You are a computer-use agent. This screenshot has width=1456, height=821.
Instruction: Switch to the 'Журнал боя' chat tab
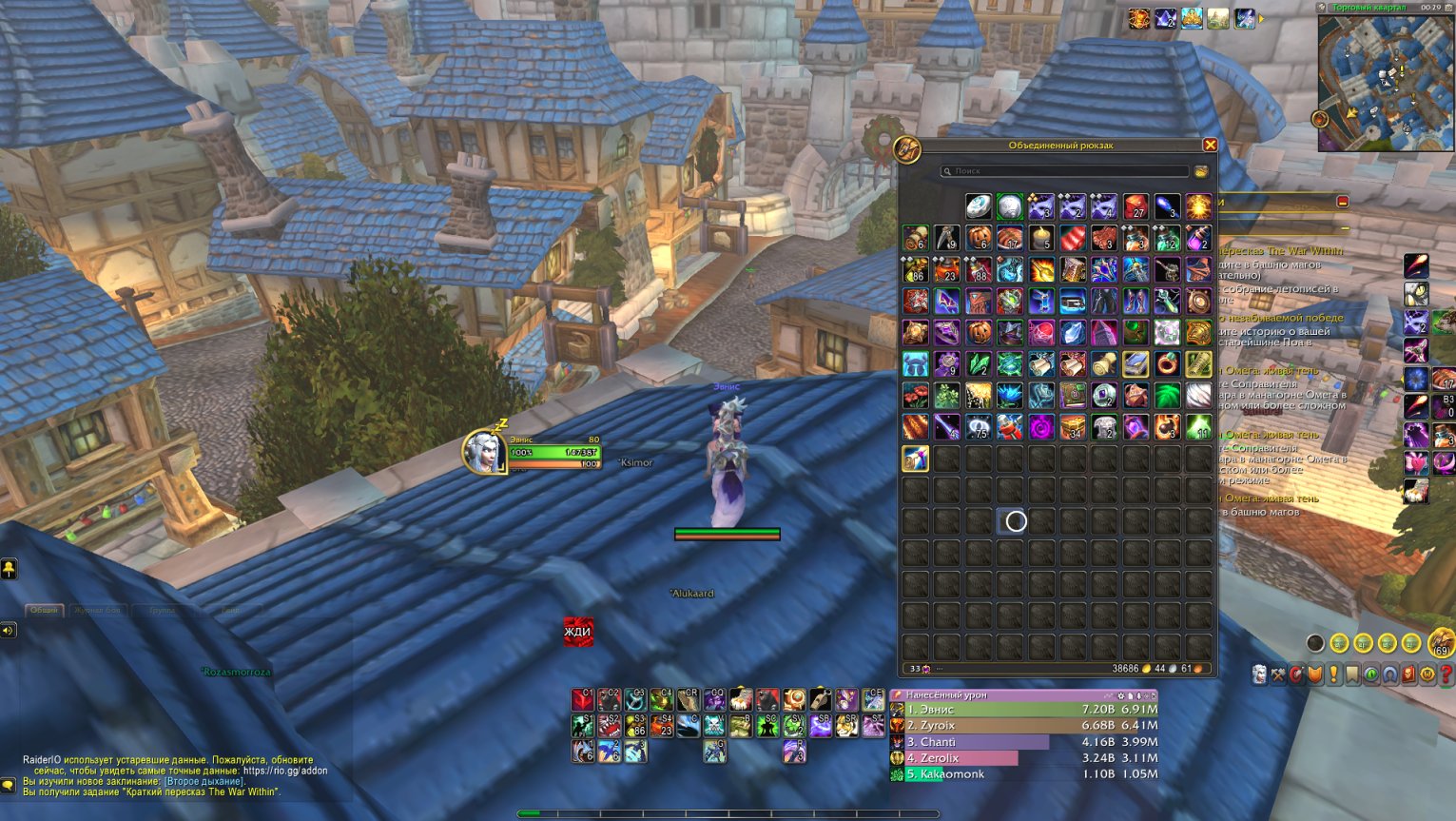pyautogui.click(x=98, y=610)
